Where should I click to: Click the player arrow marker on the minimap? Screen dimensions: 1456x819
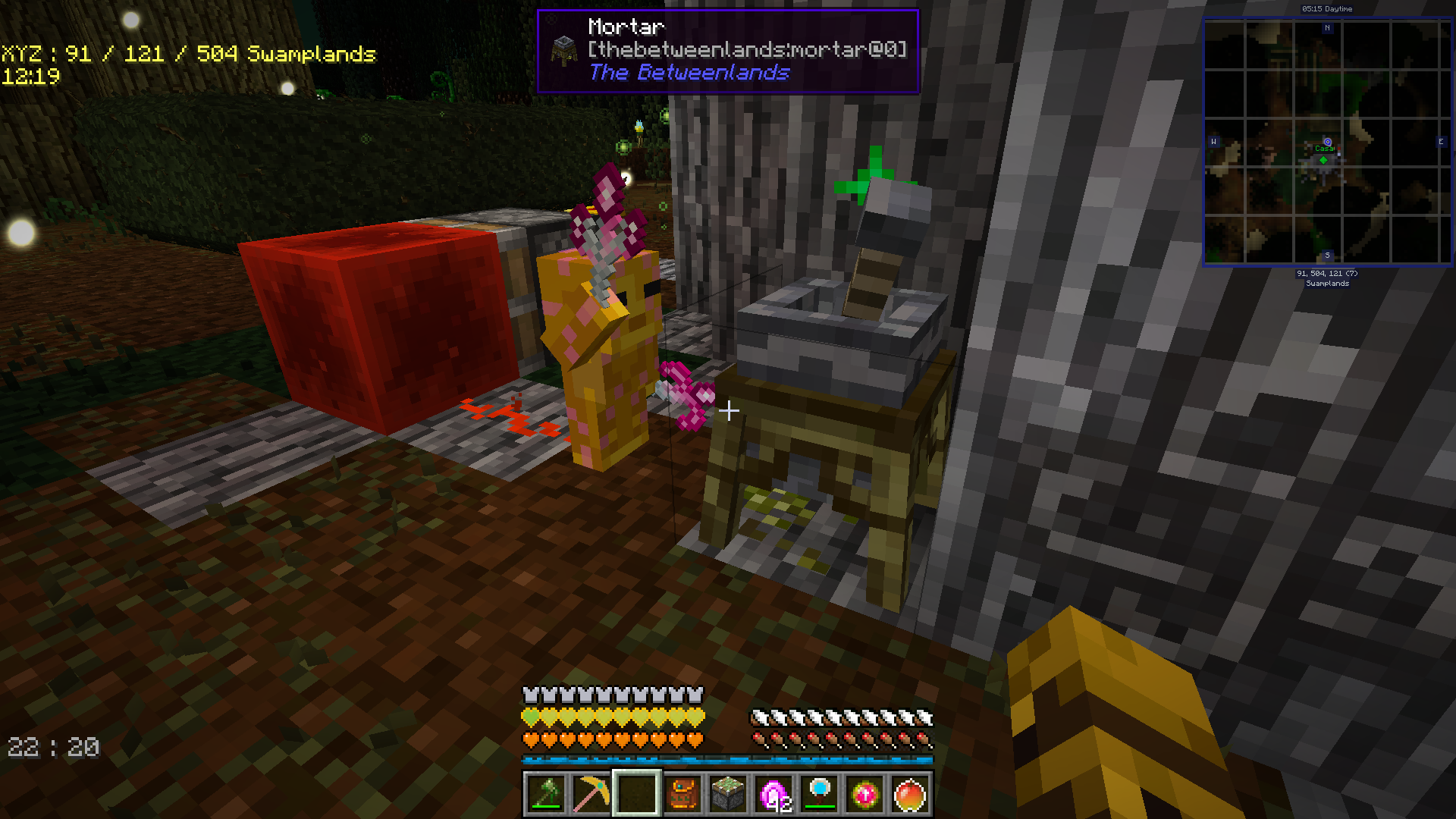click(x=1328, y=142)
